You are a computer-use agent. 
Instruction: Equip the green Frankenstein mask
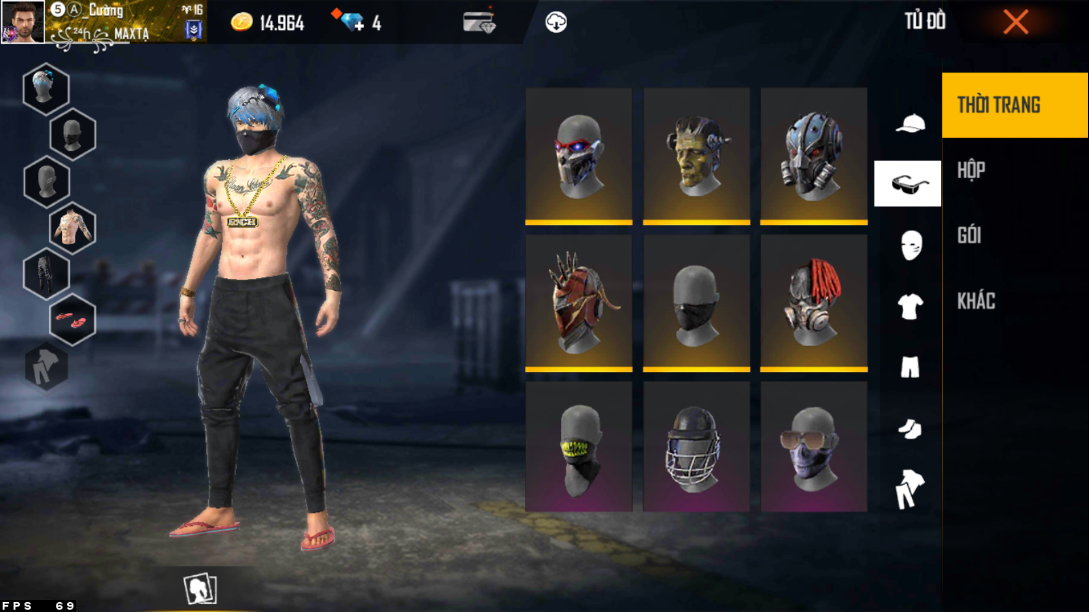[x=696, y=154]
